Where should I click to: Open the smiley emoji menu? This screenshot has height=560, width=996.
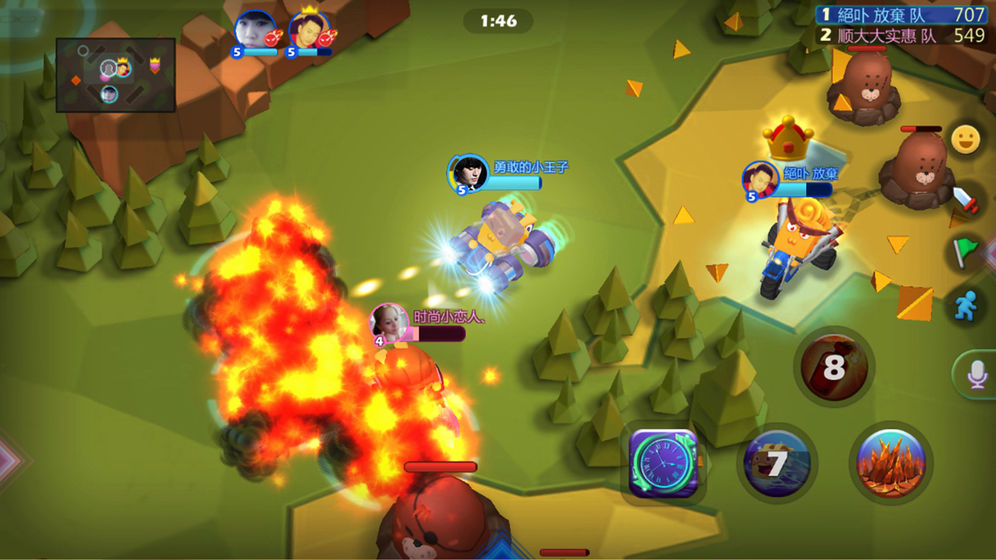coord(965,141)
